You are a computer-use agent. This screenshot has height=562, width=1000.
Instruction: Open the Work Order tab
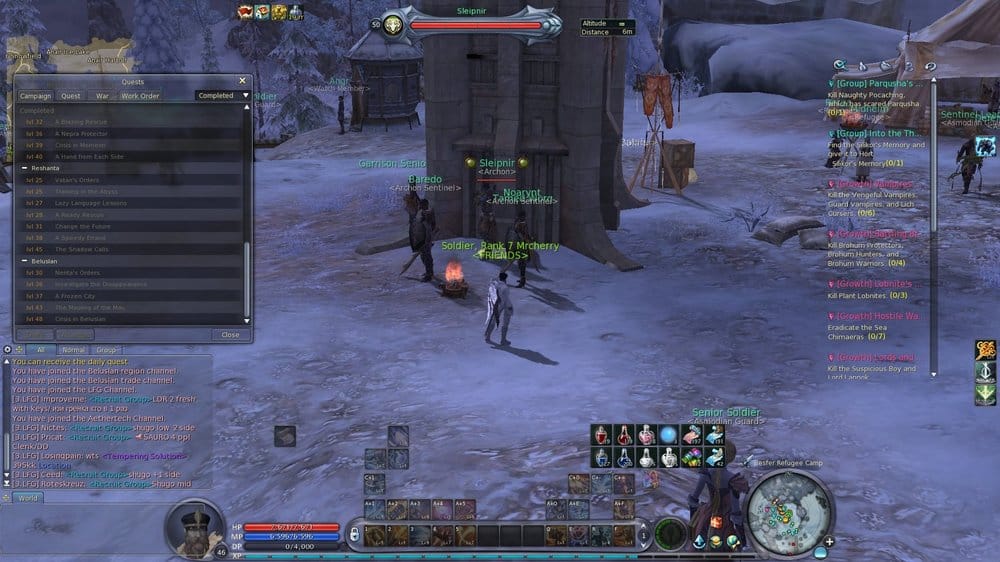[x=140, y=96]
